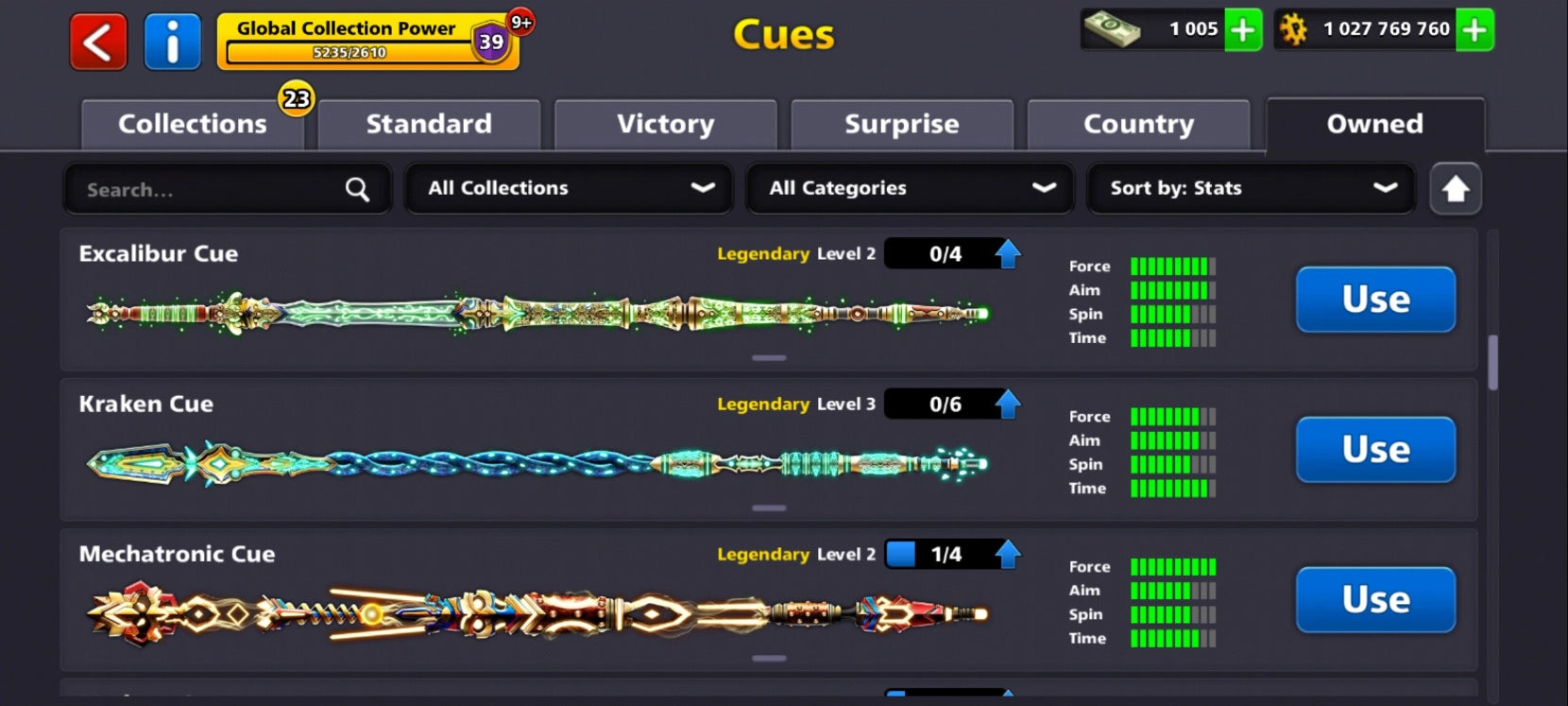Click the cash stack icon
The width and height of the screenshot is (1568, 706).
(x=1119, y=29)
